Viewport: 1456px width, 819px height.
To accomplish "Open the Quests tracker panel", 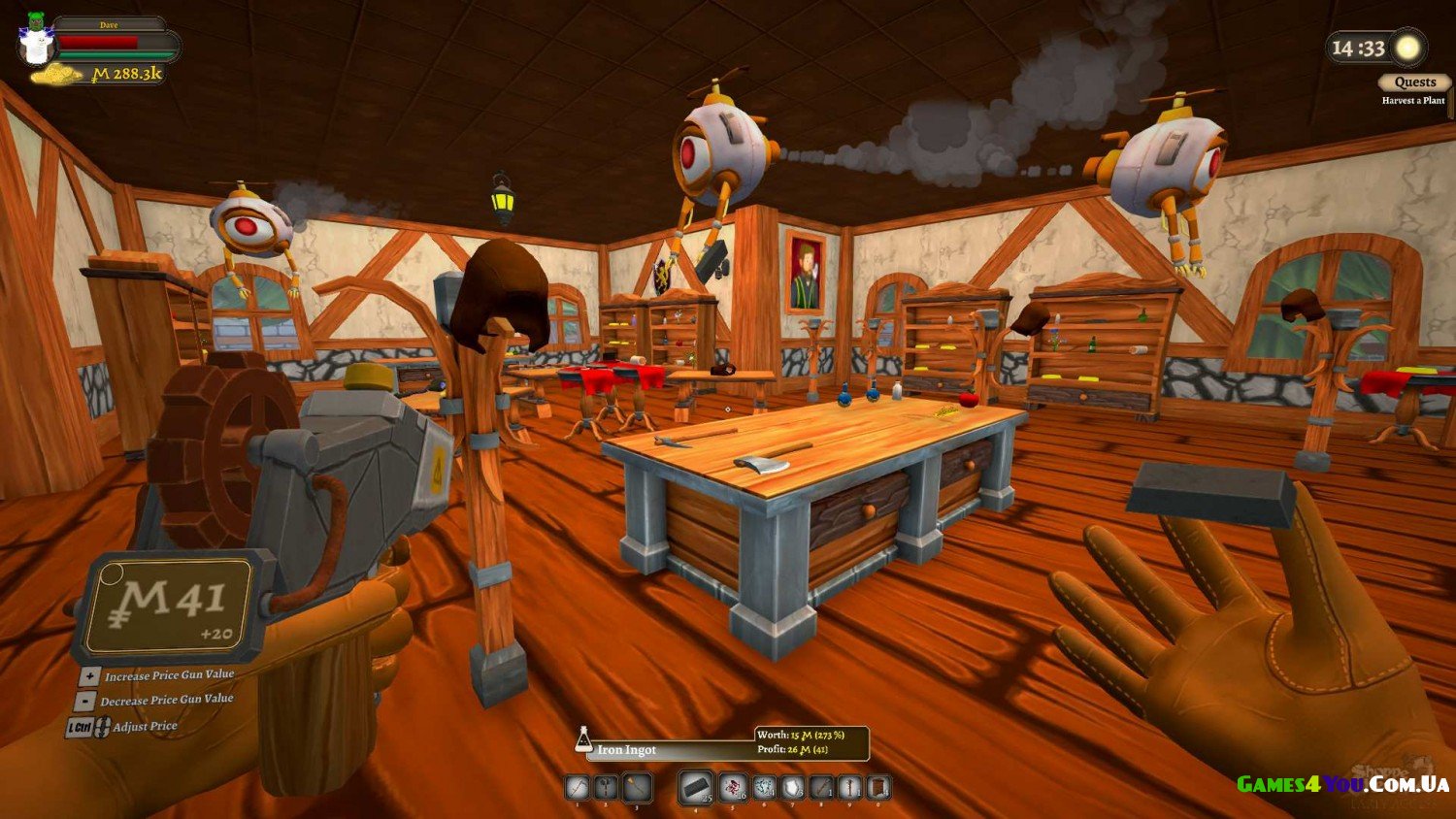I will click(x=1414, y=82).
